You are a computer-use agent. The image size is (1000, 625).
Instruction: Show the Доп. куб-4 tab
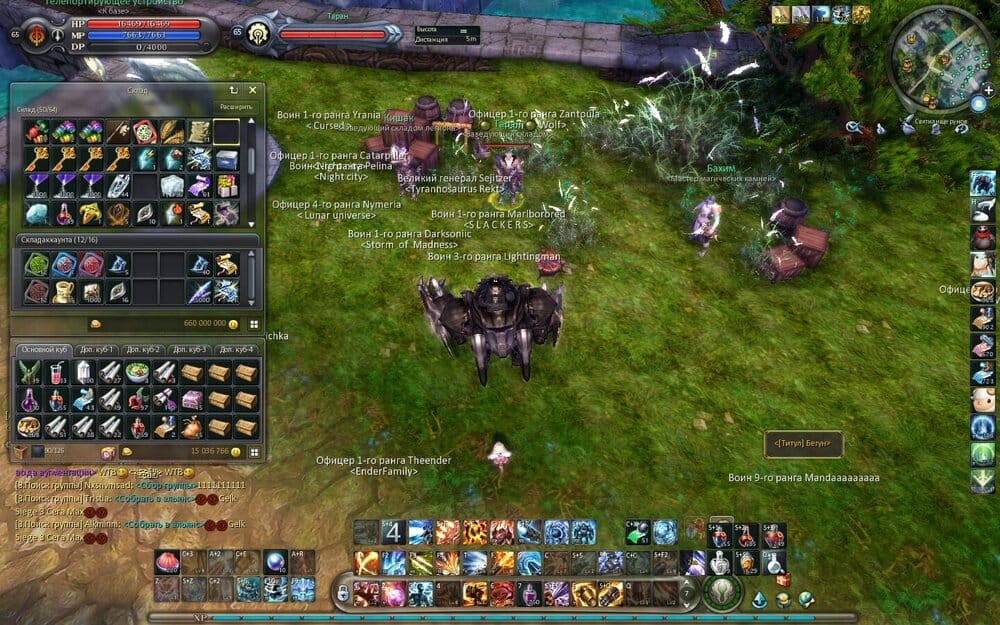(236, 349)
